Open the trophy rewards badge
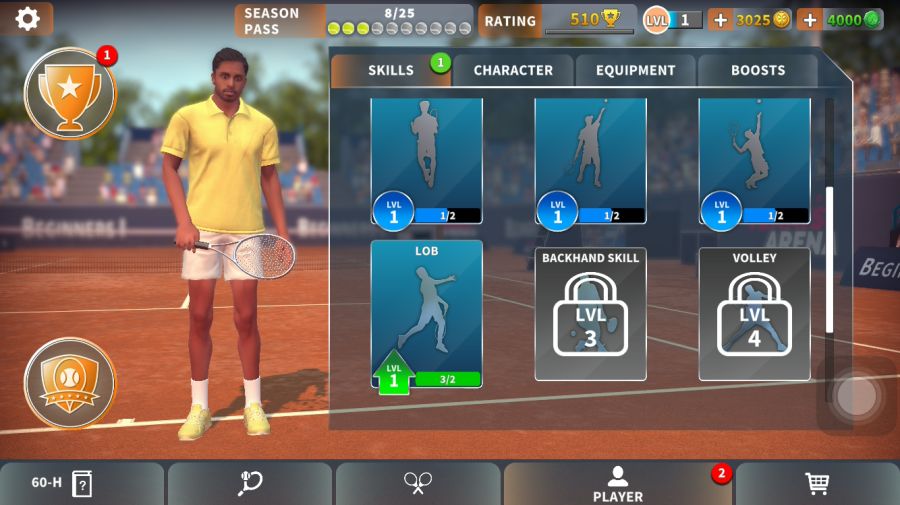 pos(70,93)
